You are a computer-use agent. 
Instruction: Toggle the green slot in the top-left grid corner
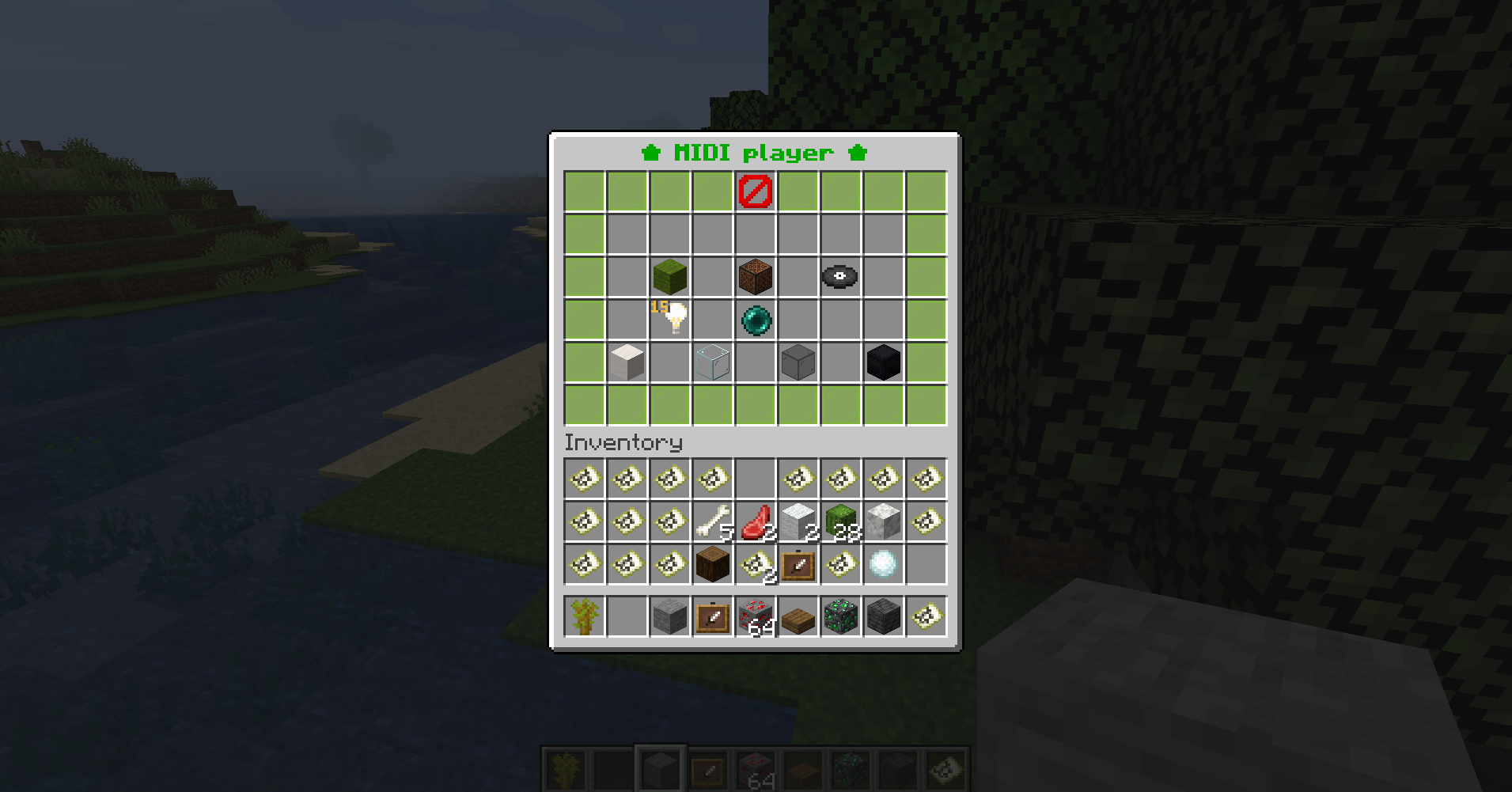coord(584,190)
